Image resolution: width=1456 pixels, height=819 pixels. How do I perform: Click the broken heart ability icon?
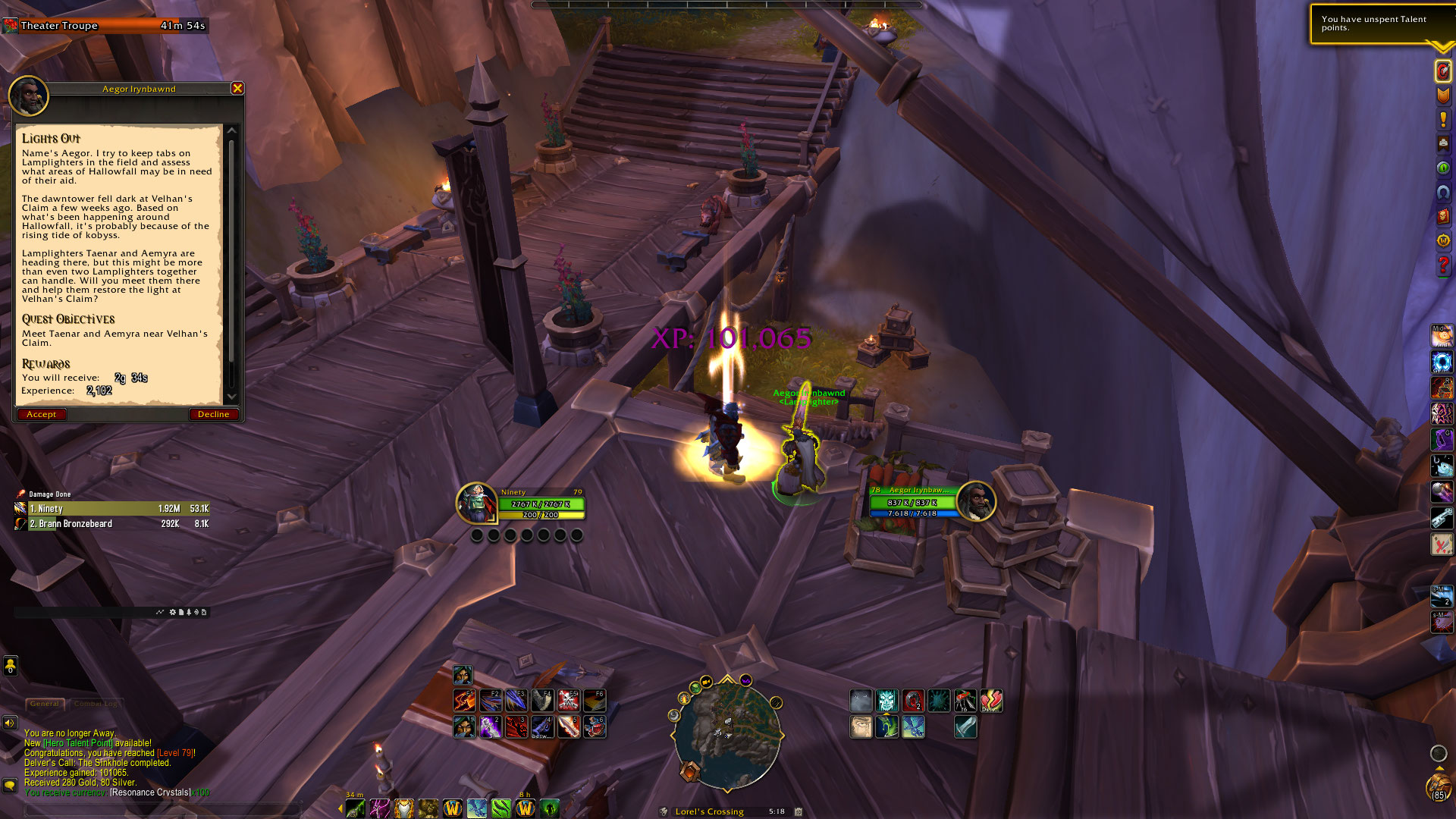[x=991, y=701]
